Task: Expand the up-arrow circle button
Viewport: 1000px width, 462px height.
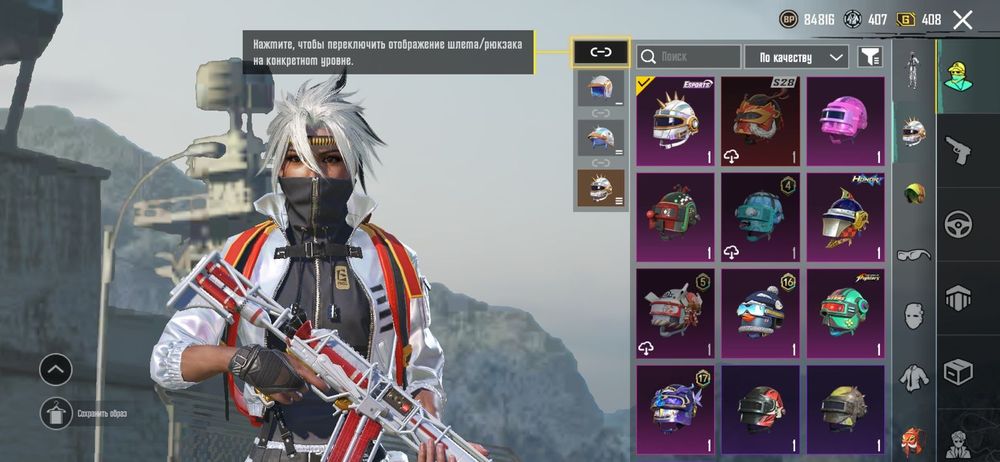Action: point(56,370)
